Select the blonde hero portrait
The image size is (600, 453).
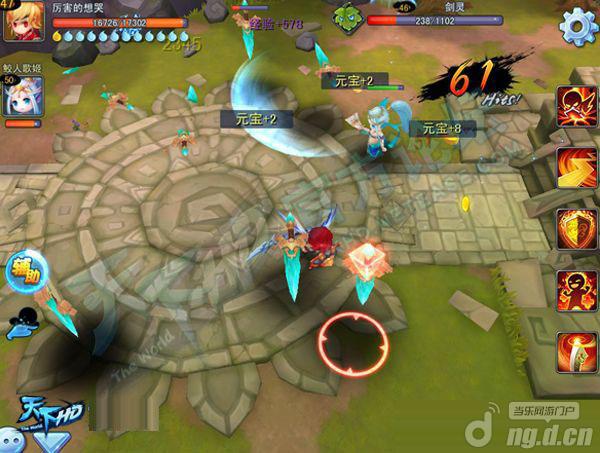pyautogui.click(x=17, y=20)
